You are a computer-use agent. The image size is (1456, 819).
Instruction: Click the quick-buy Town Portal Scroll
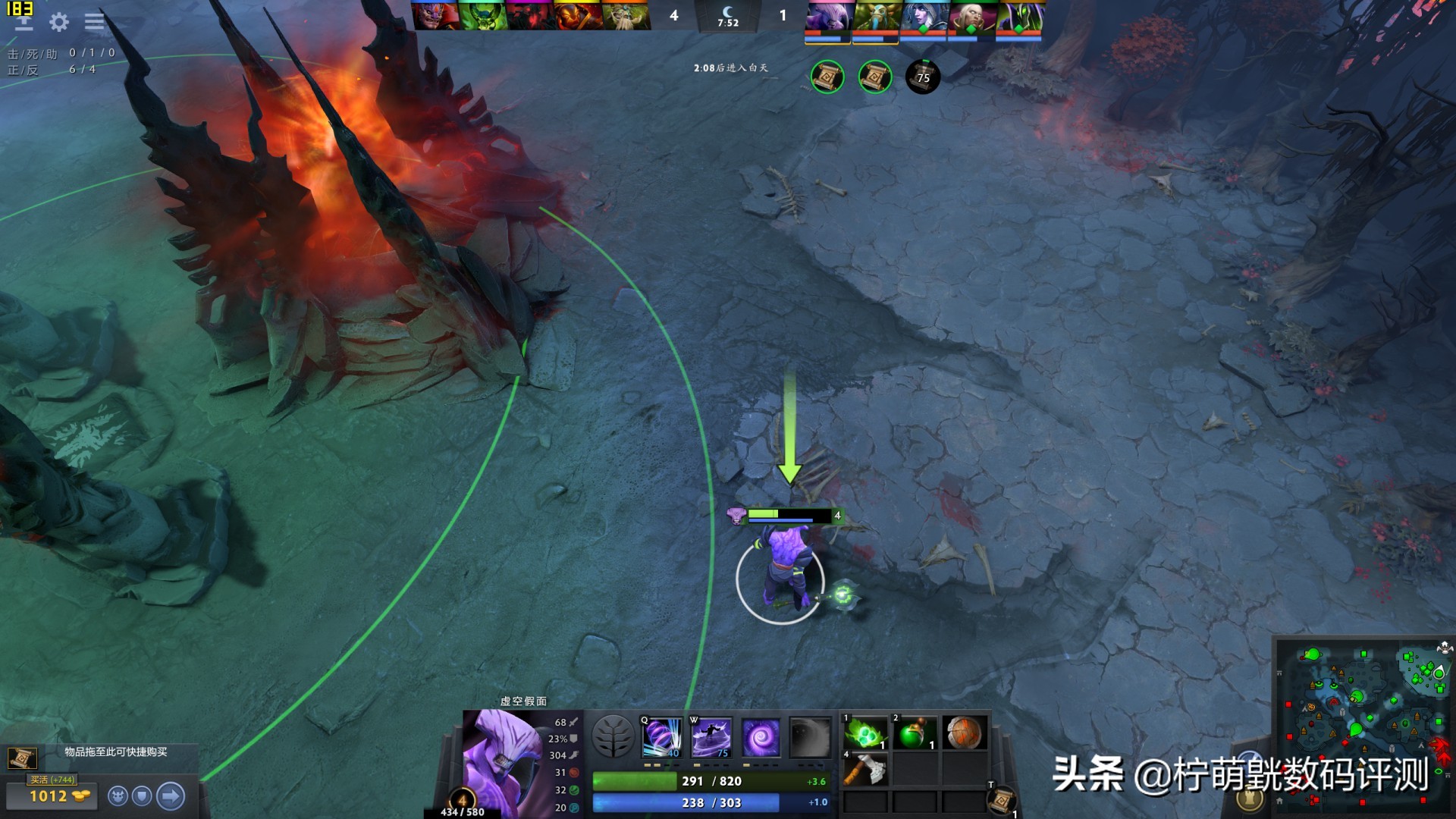(x=22, y=758)
